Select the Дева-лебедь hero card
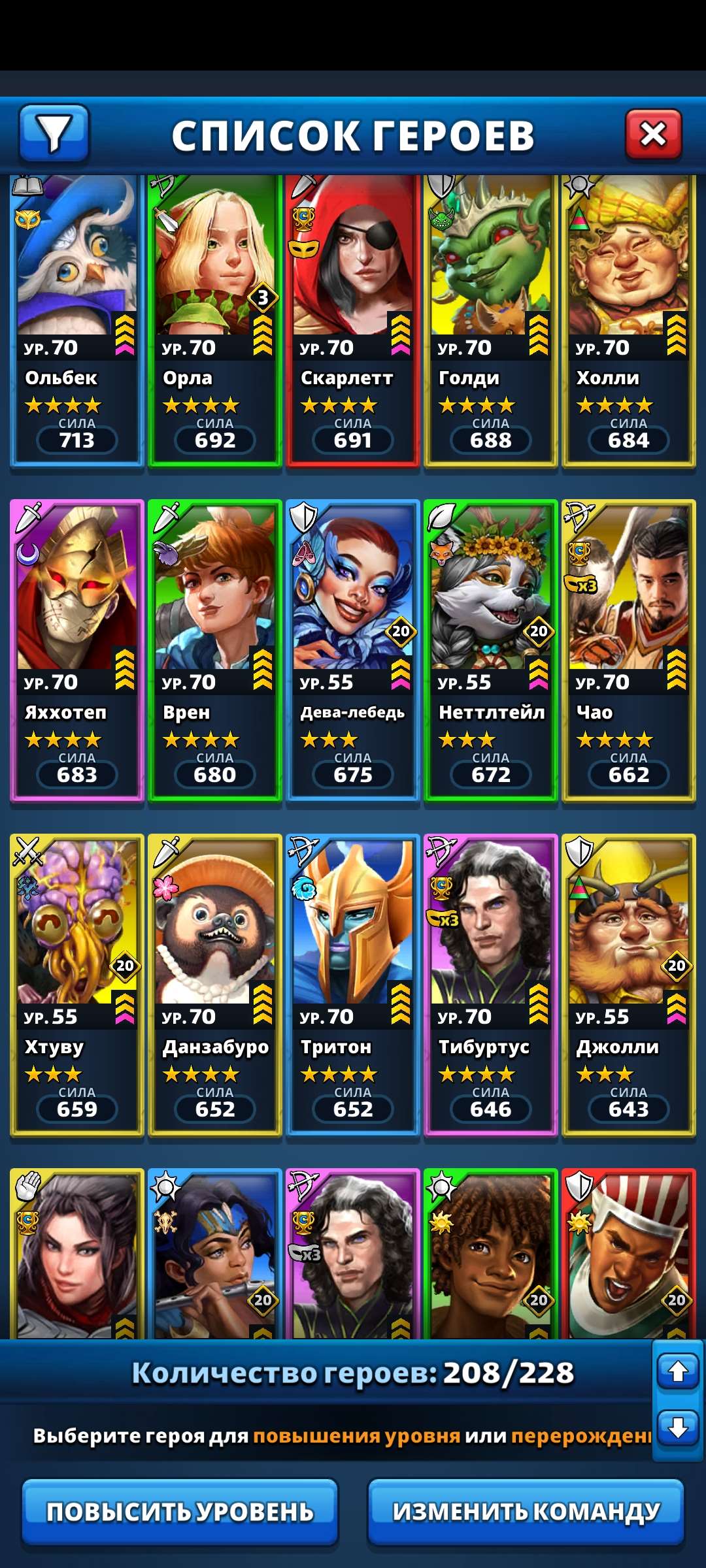Image resolution: width=706 pixels, height=1568 pixels. pyautogui.click(x=352, y=650)
